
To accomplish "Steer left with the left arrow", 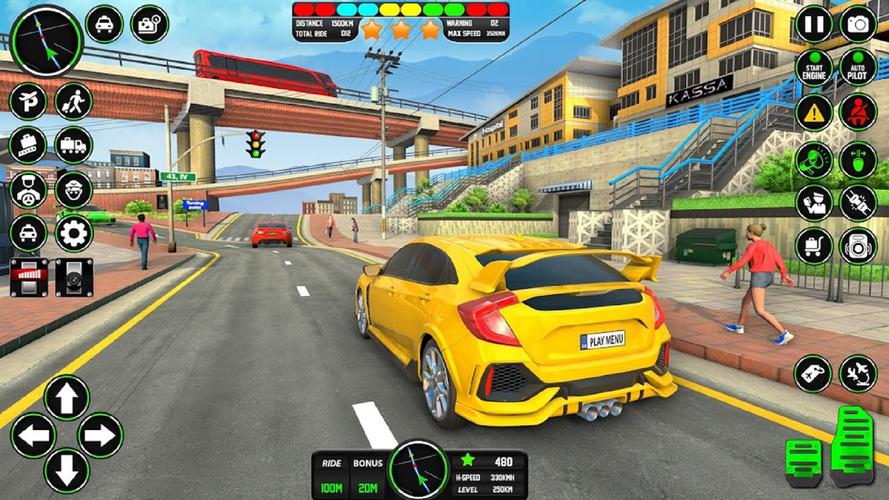I will point(32,435).
